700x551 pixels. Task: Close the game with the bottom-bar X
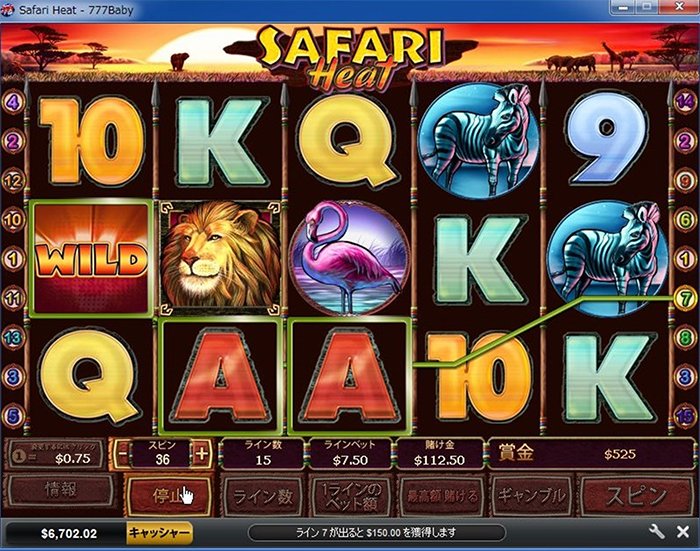click(683, 532)
